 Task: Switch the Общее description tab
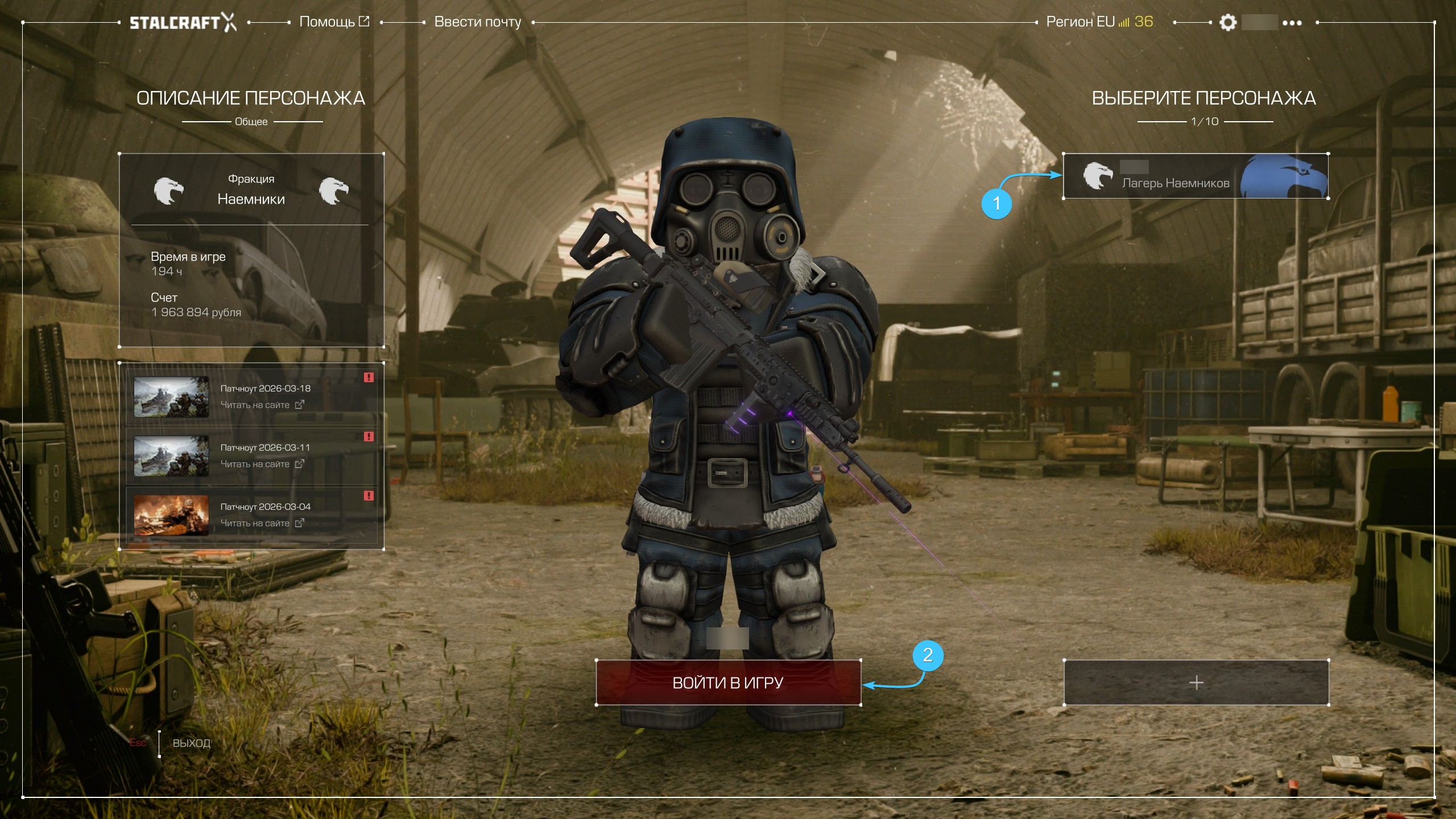(251, 122)
